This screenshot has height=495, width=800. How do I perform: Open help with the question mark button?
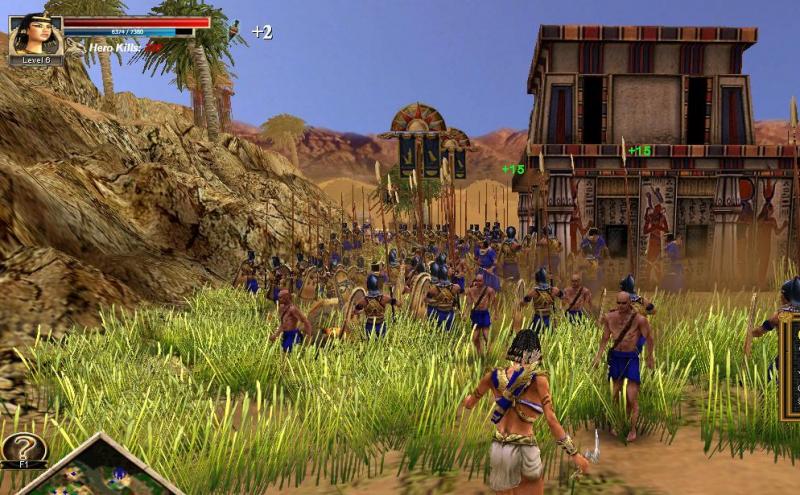point(23,448)
